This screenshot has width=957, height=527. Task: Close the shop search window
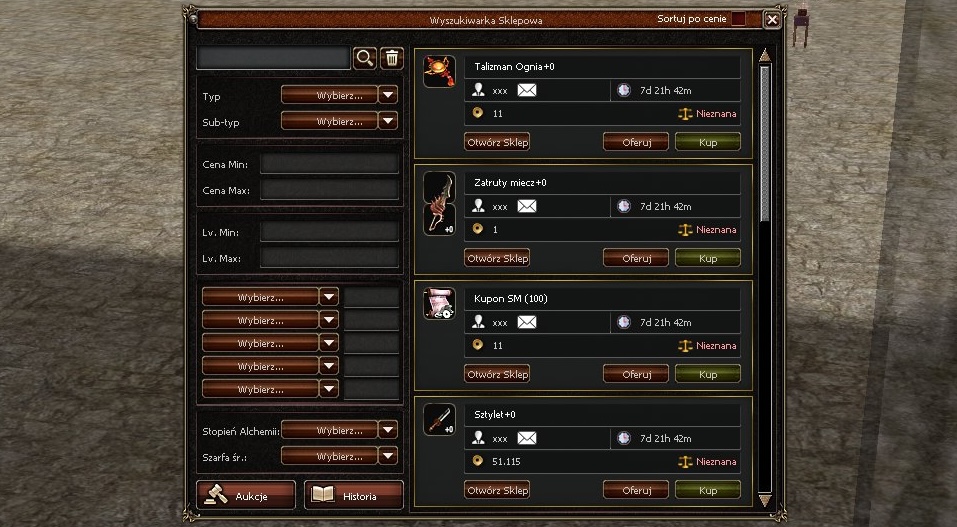[771, 19]
